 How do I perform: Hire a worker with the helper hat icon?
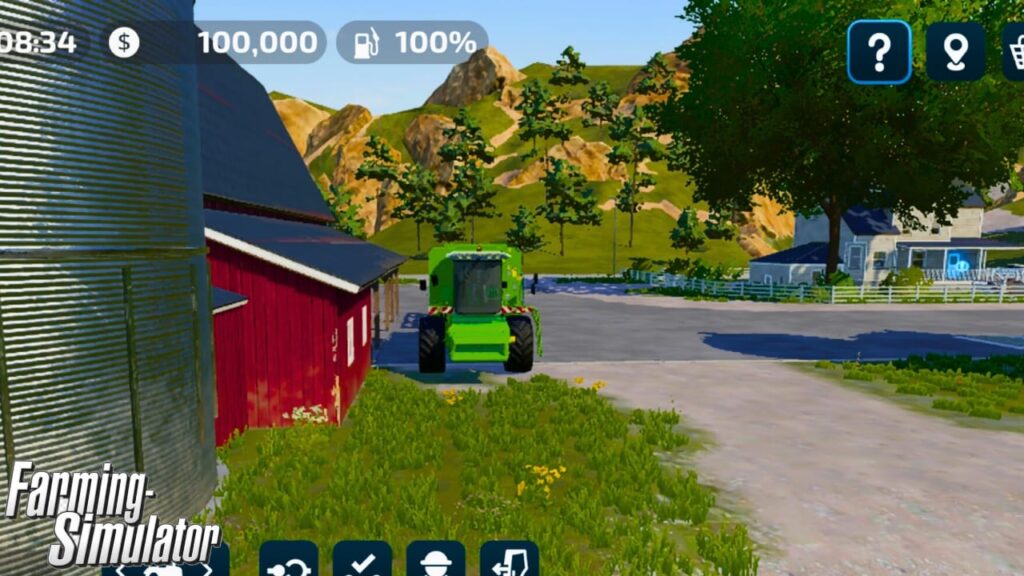(x=435, y=562)
